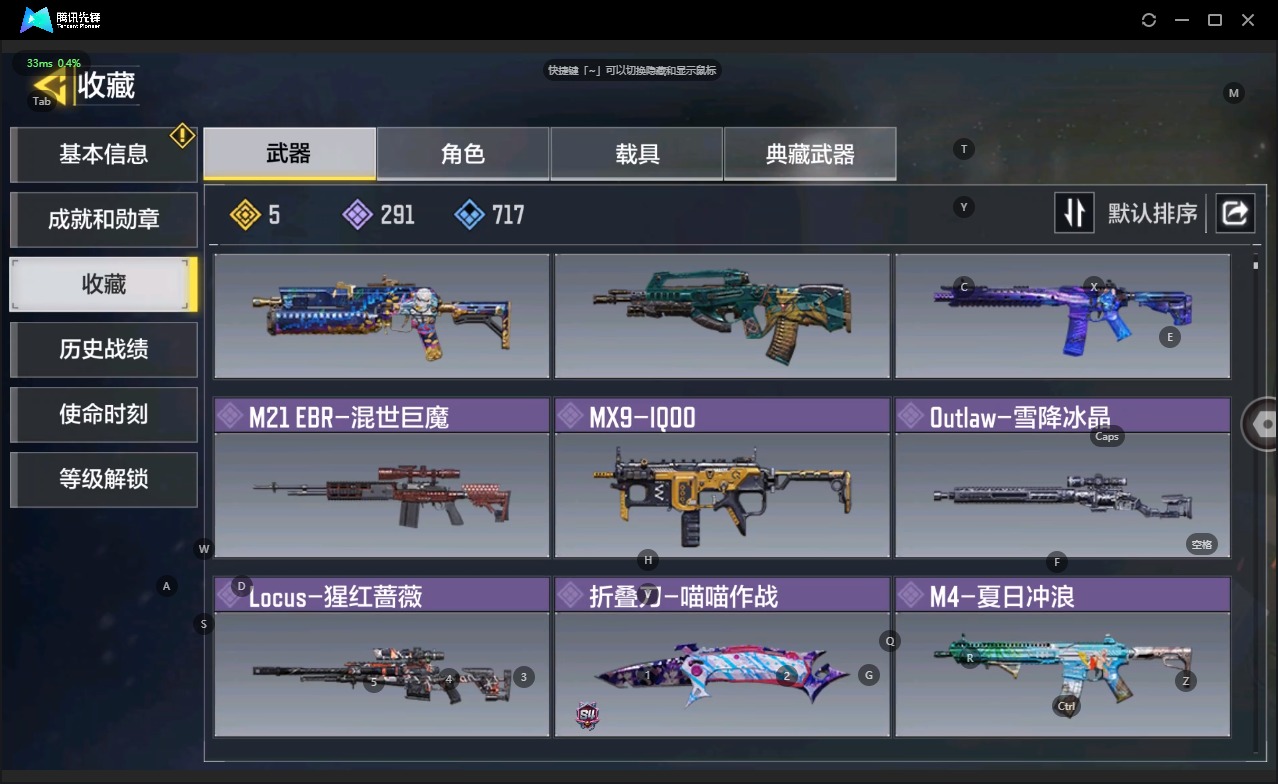Go back using the yellow arrow

[x=50, y=86]
